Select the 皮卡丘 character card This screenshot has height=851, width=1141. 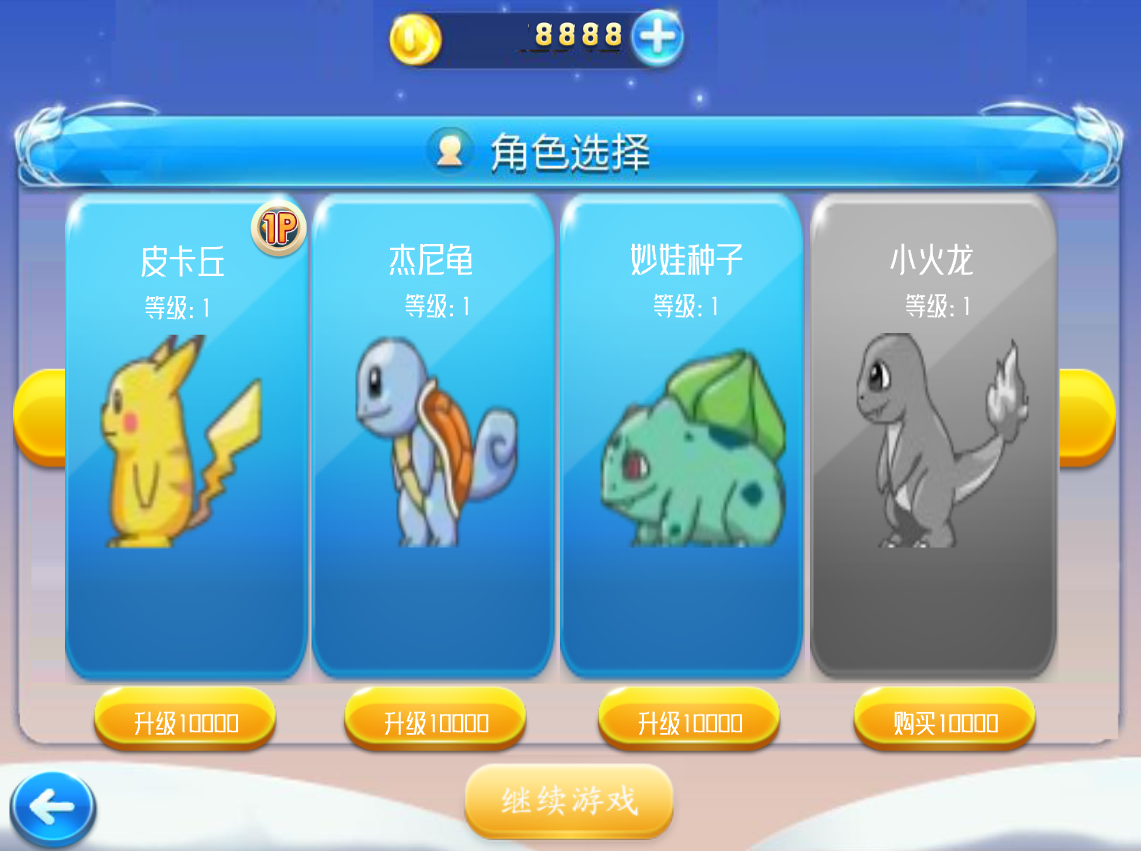coord(185,435)
